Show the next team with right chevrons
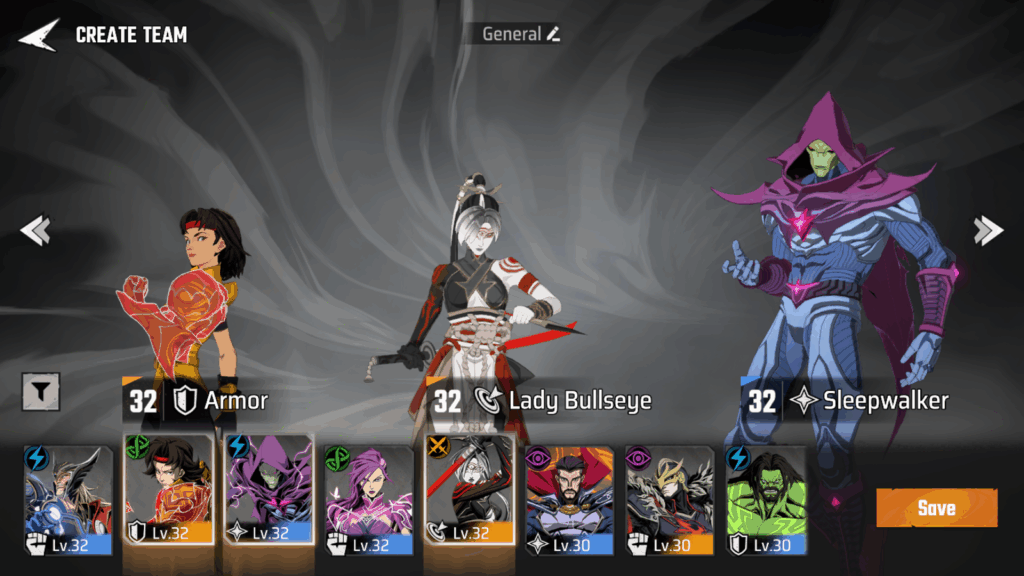The width and height of the screenshot is (1024, 576). click(988, 231)
